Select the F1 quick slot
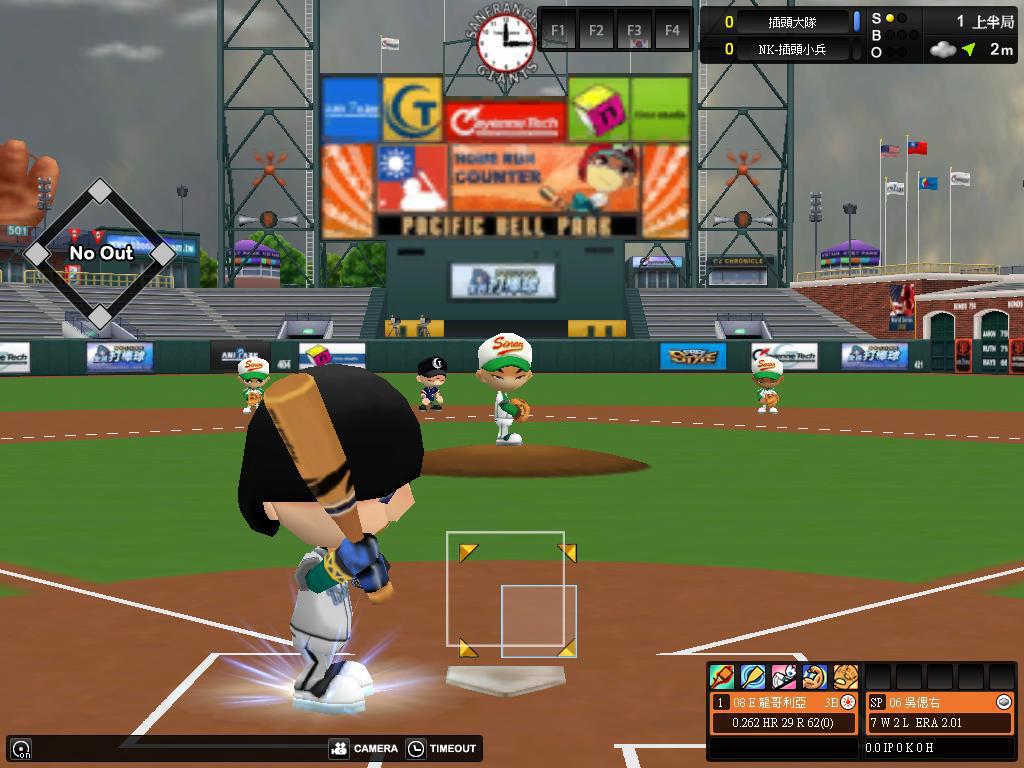1024x768 pixels. coord(558,30)
